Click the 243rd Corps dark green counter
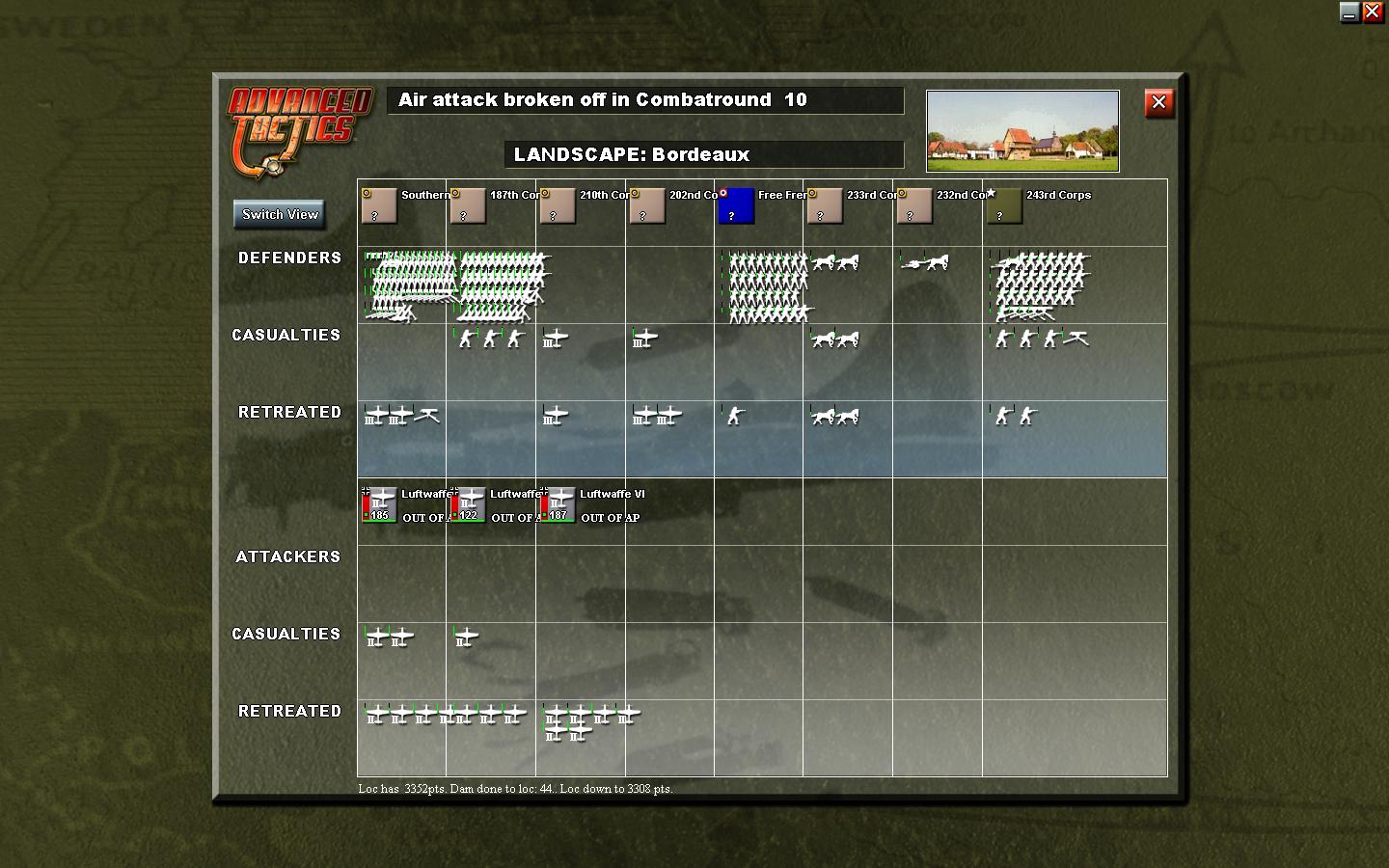 [1003, 206]
